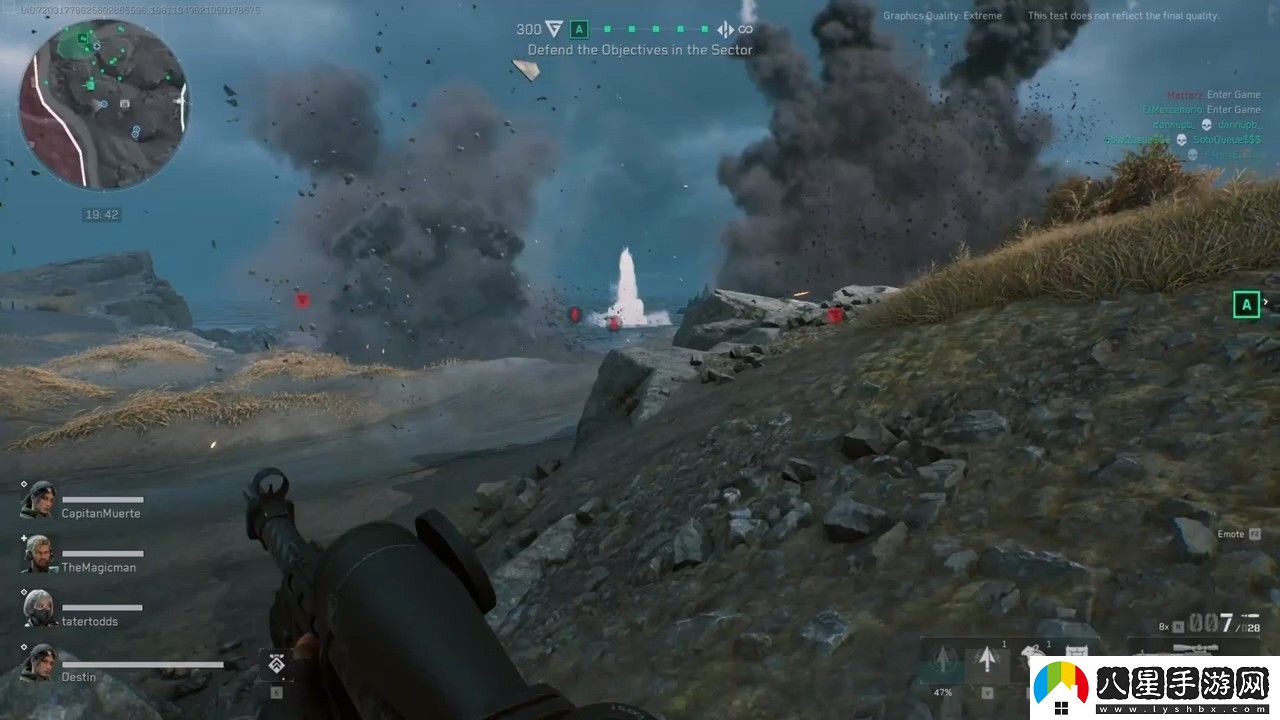Open the circular minimap
This screenshot has width=1280, height=720.
coord(103,104)
